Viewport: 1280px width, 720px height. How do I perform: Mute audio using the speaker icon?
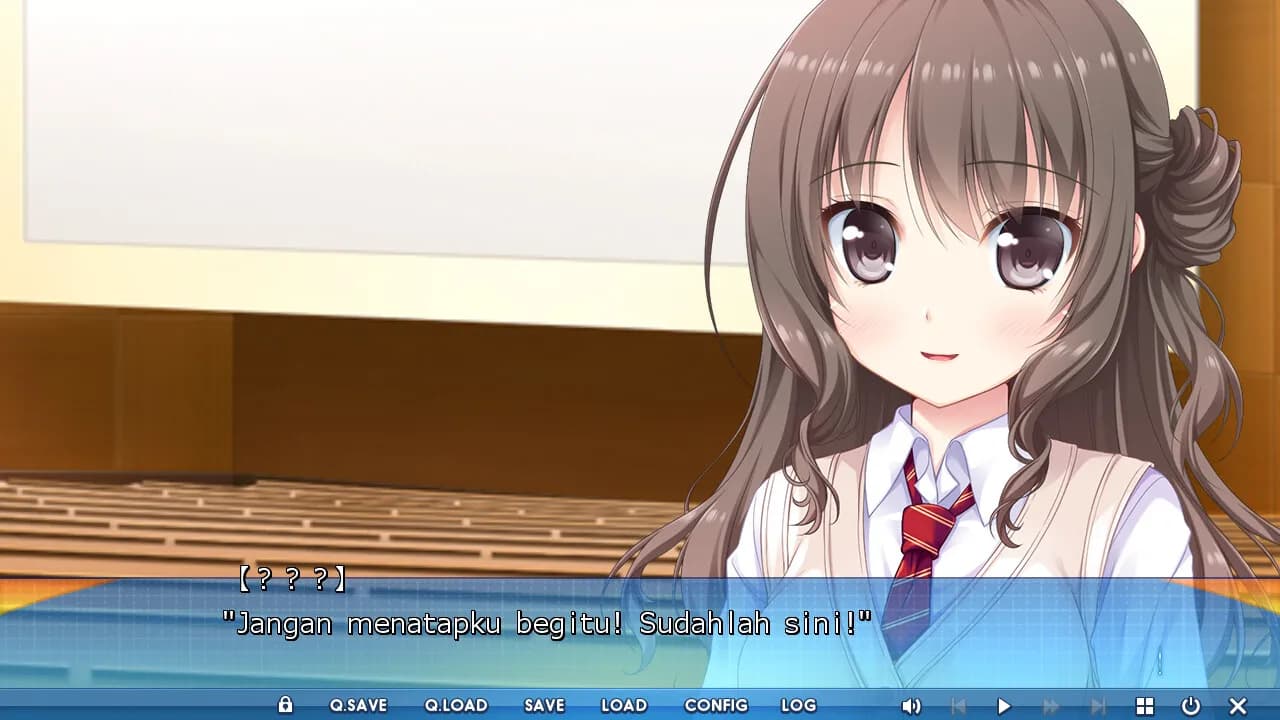[912, 705]
